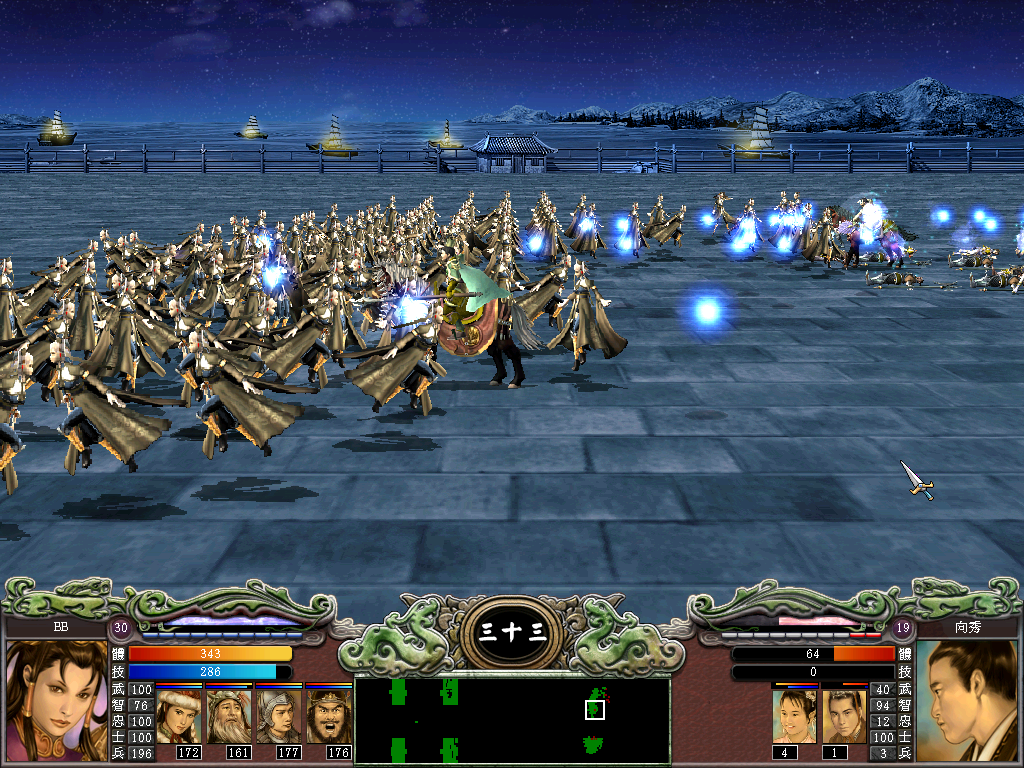Screen dimensions: 1024x768
Task: Select the enemy young male officer portrait
Action: tap(844, 716)
